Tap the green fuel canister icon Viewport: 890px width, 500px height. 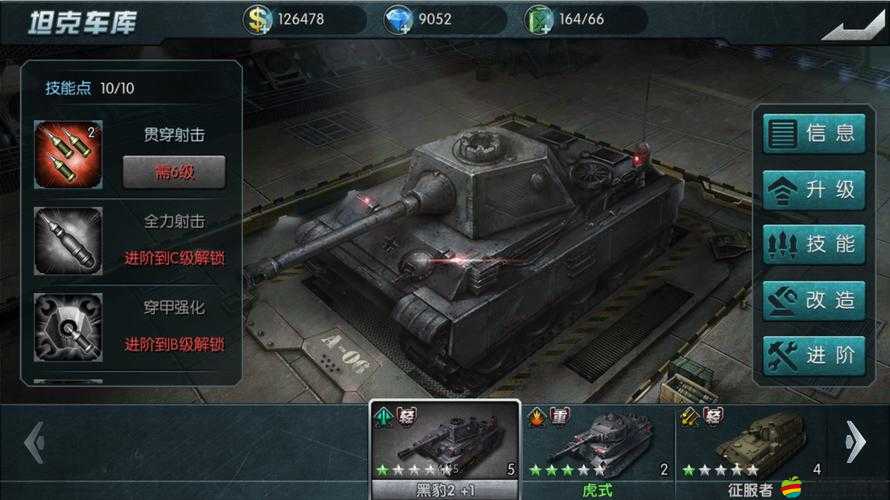click(539, 19)
